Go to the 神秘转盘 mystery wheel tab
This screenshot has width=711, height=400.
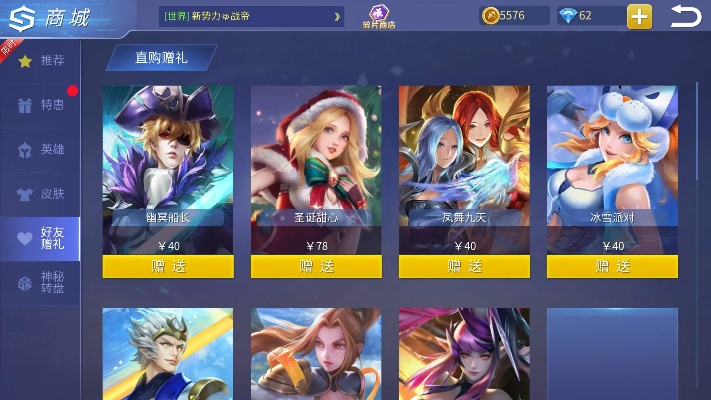click(41, 283)
